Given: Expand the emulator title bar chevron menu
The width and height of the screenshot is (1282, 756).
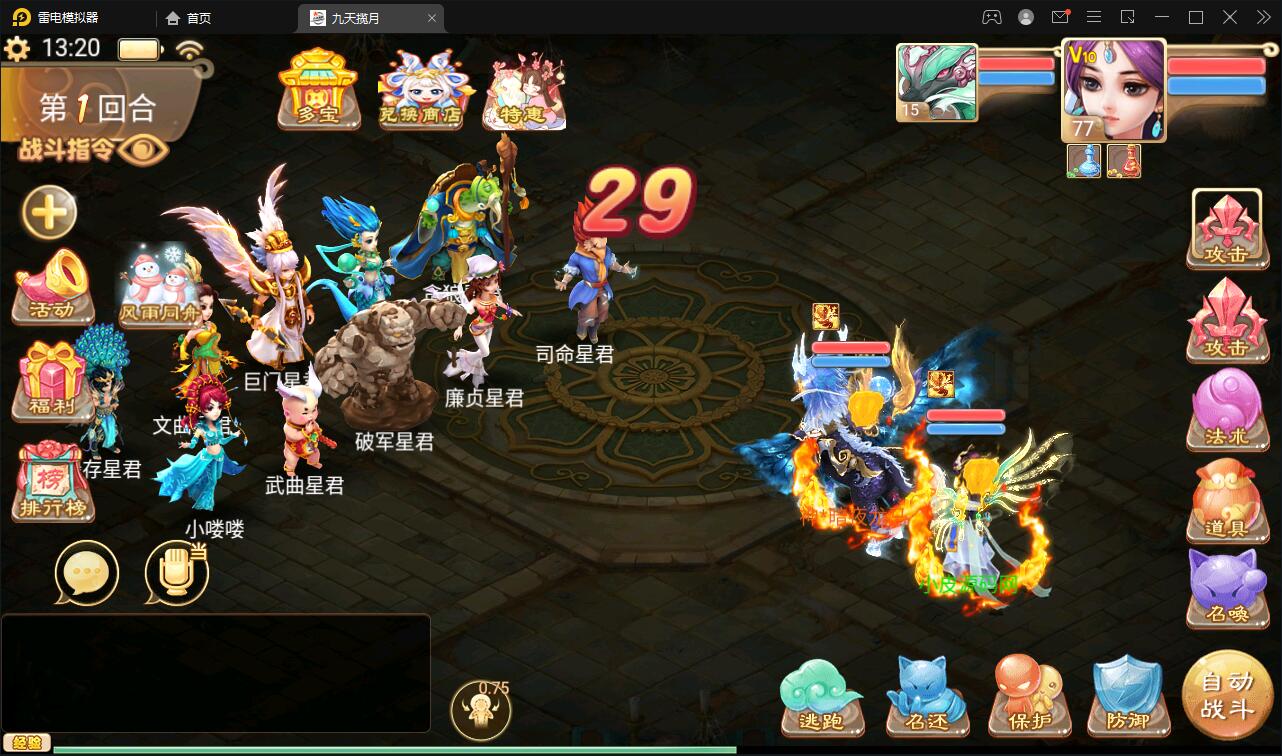Looking at the screenshot, I should pyautogui.click(x=1262, y=17).
